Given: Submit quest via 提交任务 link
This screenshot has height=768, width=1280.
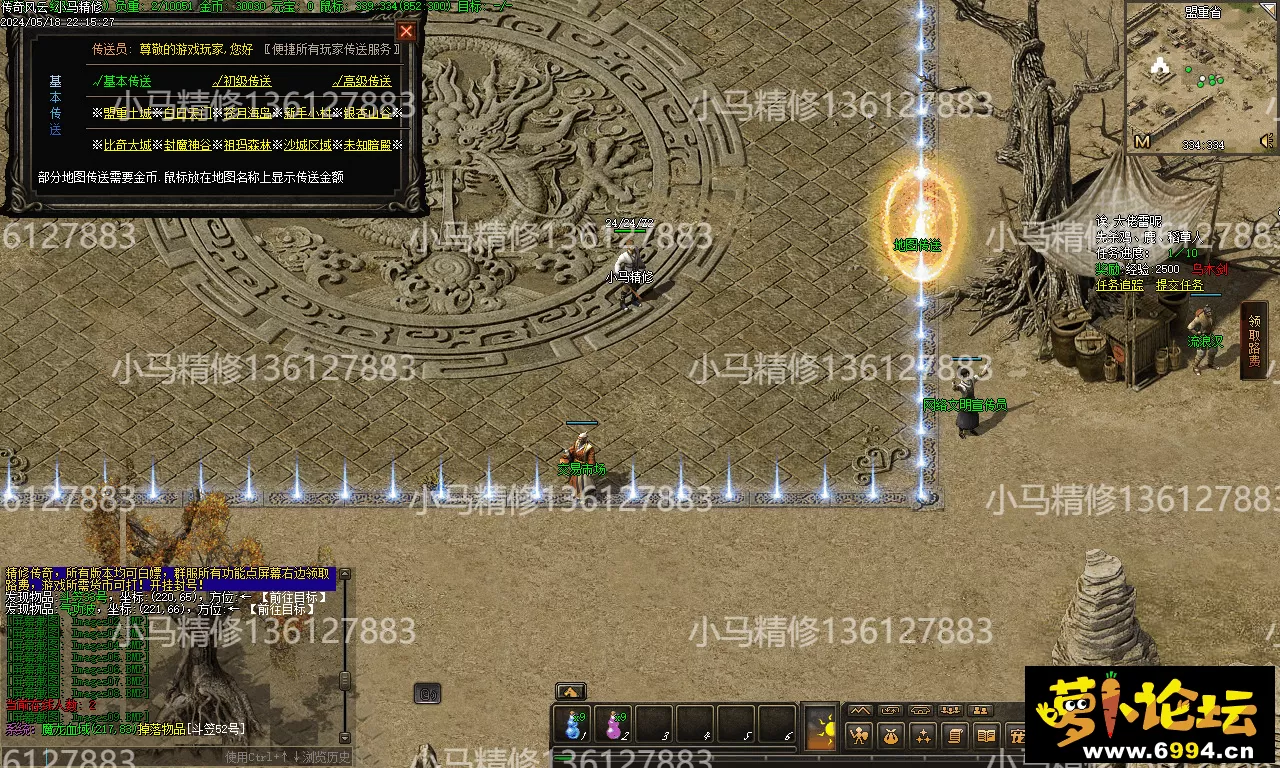Looking at the screenshot, I should (x=1180, y=285).
